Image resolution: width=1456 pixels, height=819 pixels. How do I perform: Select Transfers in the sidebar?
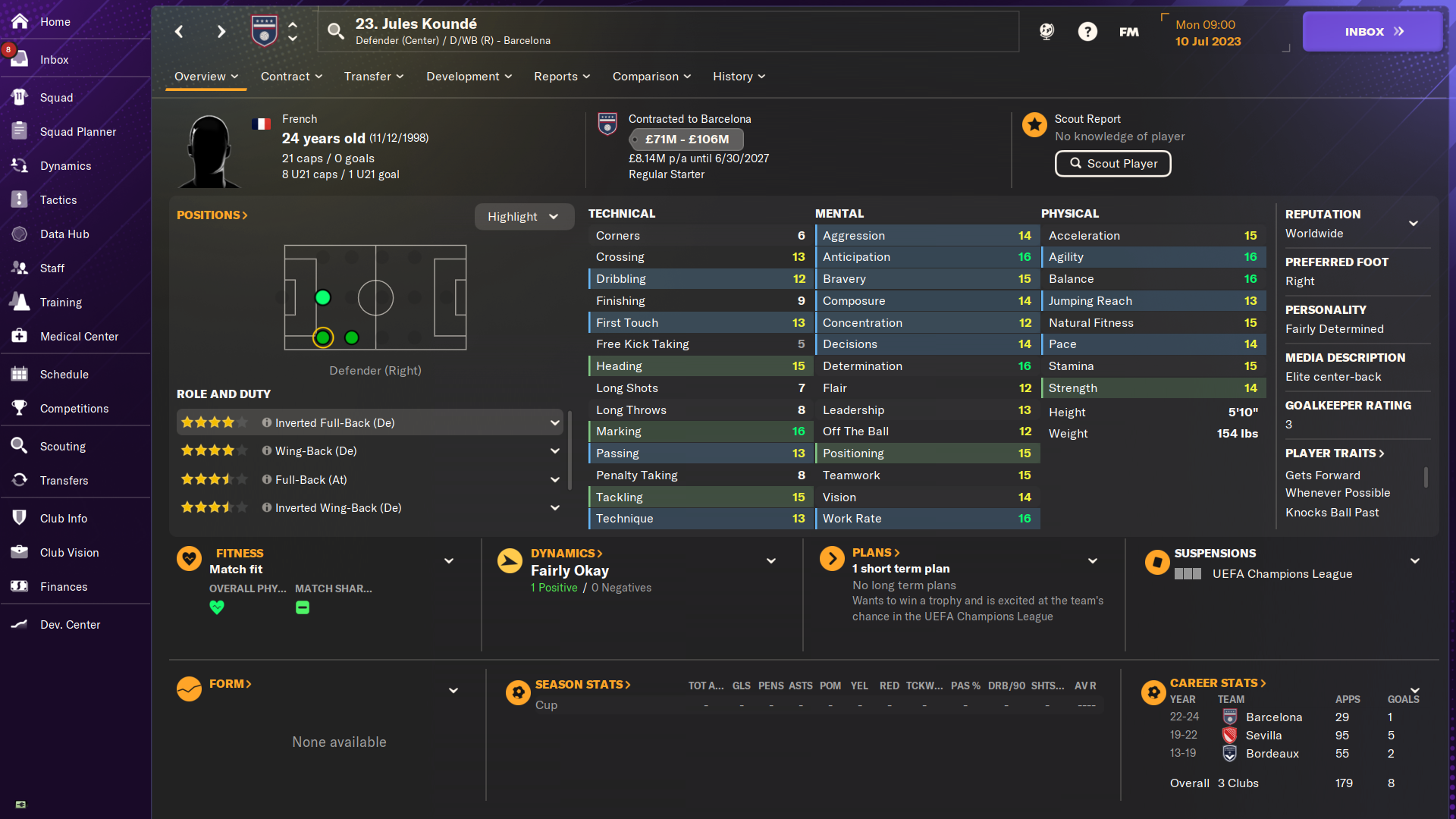click(x=64, y=481)
